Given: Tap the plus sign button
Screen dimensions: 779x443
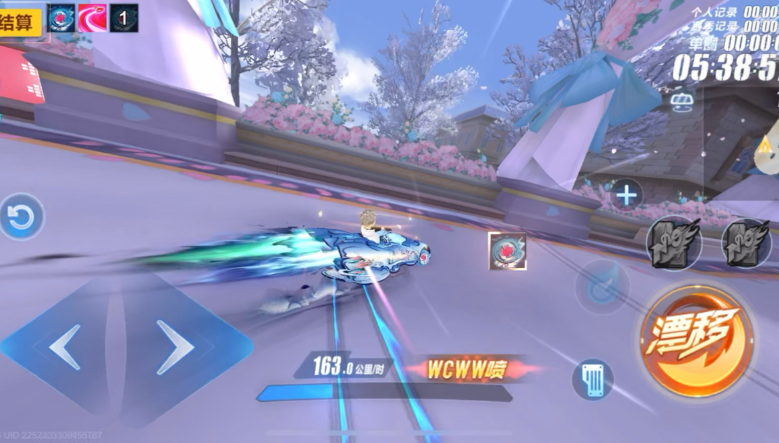Looking at the screenshot, I should coord(627,194).
